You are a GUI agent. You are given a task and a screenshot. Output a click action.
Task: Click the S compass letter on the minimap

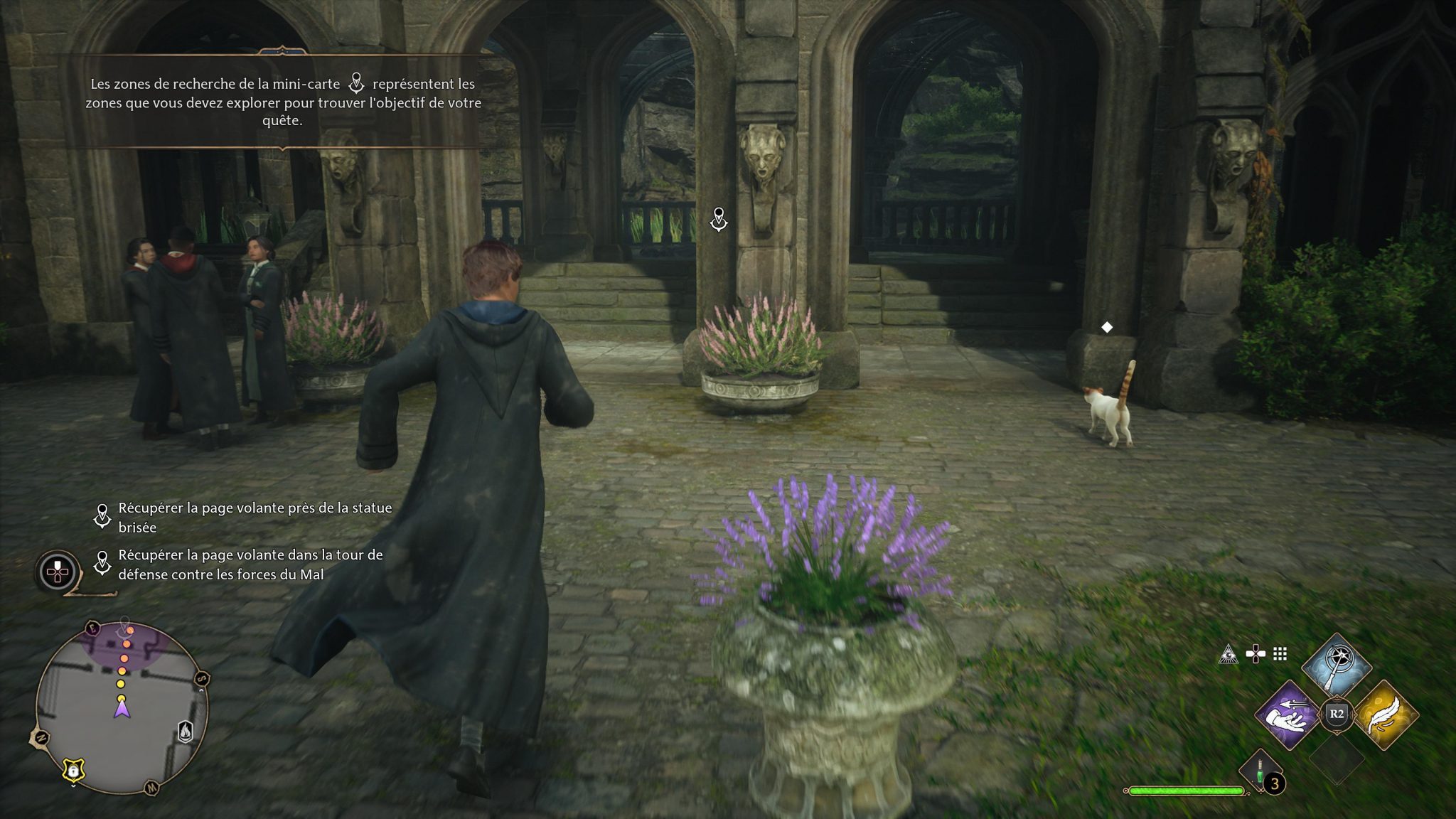click(x=201, y=679)
